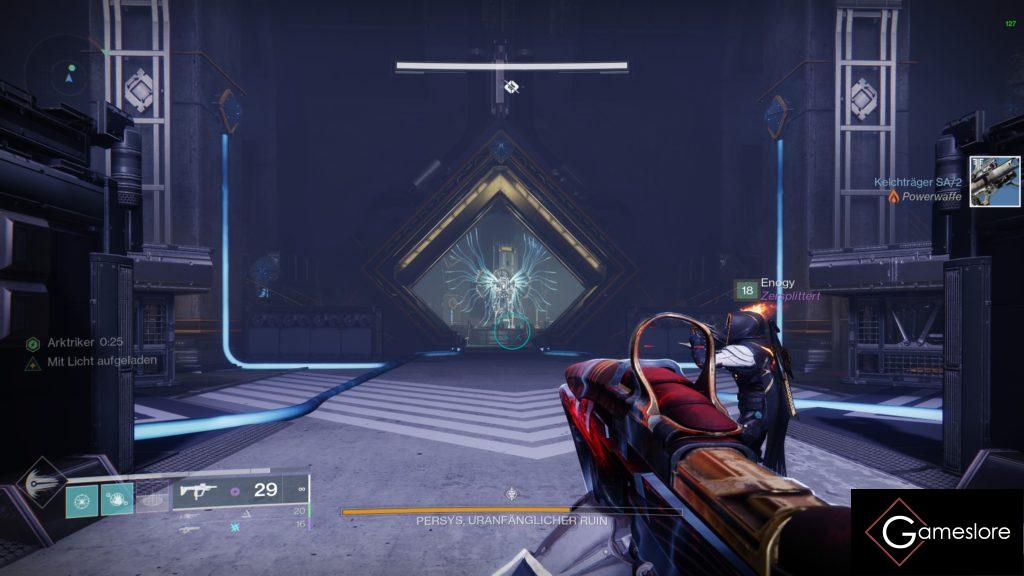Select the Kelchträger SA/2 loot thumbnail
This screenshot has width=1024, height=576.
(994, 181)
